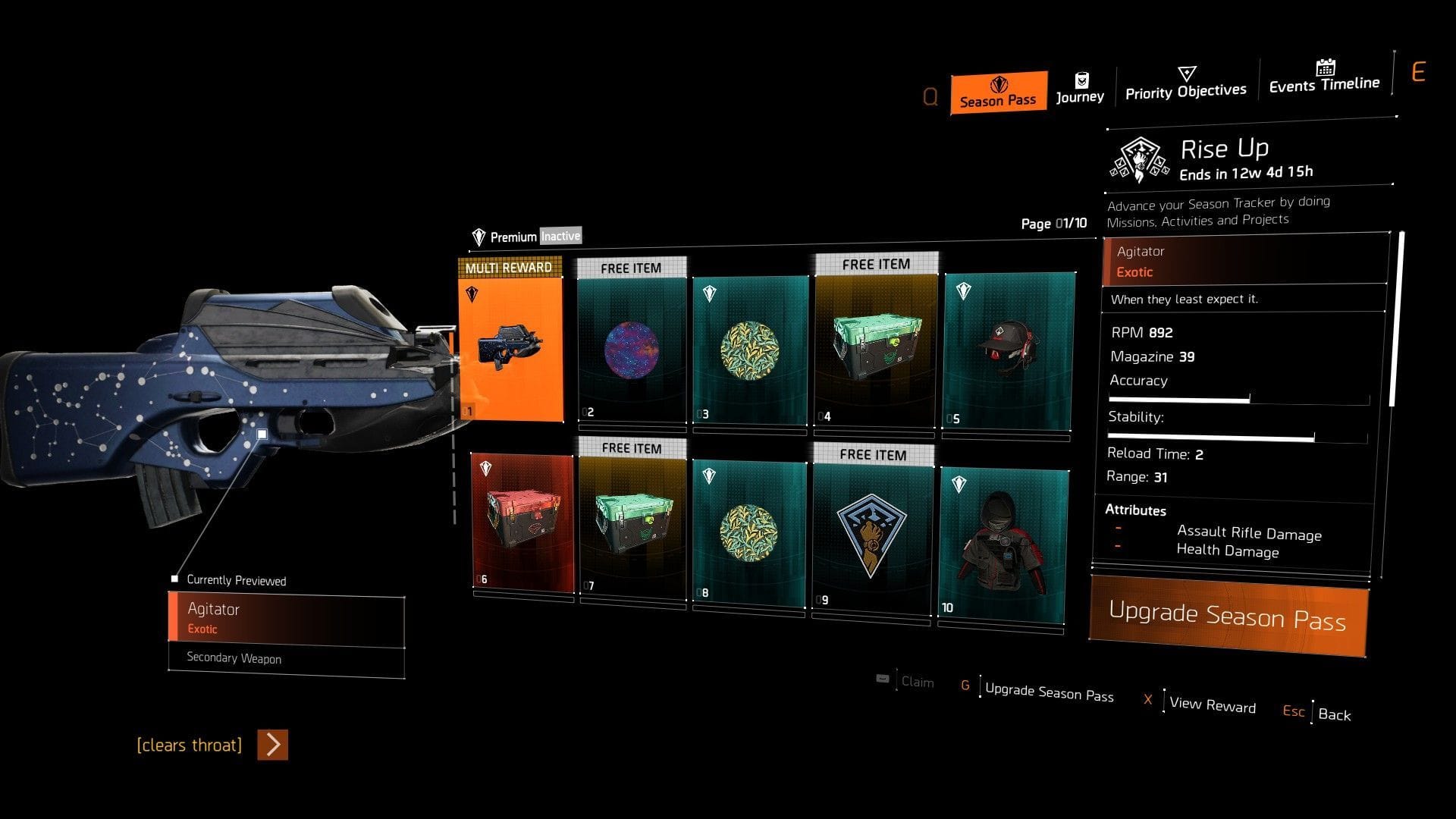Select the Multi Reward Agitator thumbnail

[511, 345]
